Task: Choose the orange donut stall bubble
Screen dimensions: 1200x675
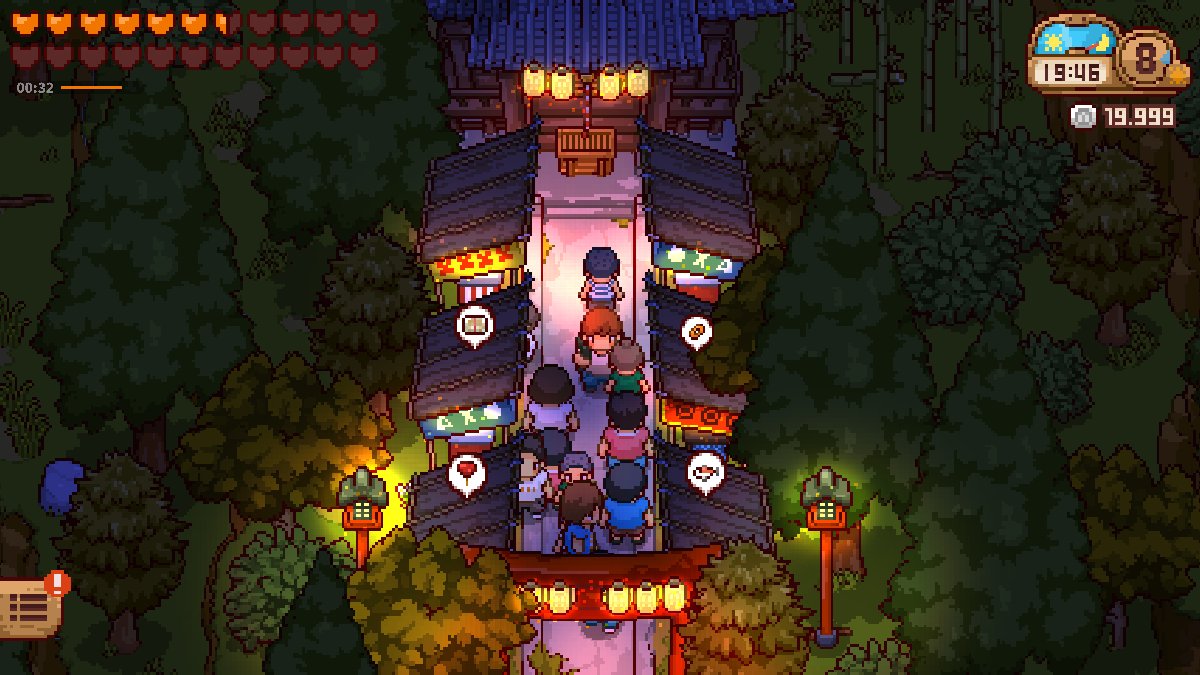Action: pyautogui.click(x=696, y=329)
